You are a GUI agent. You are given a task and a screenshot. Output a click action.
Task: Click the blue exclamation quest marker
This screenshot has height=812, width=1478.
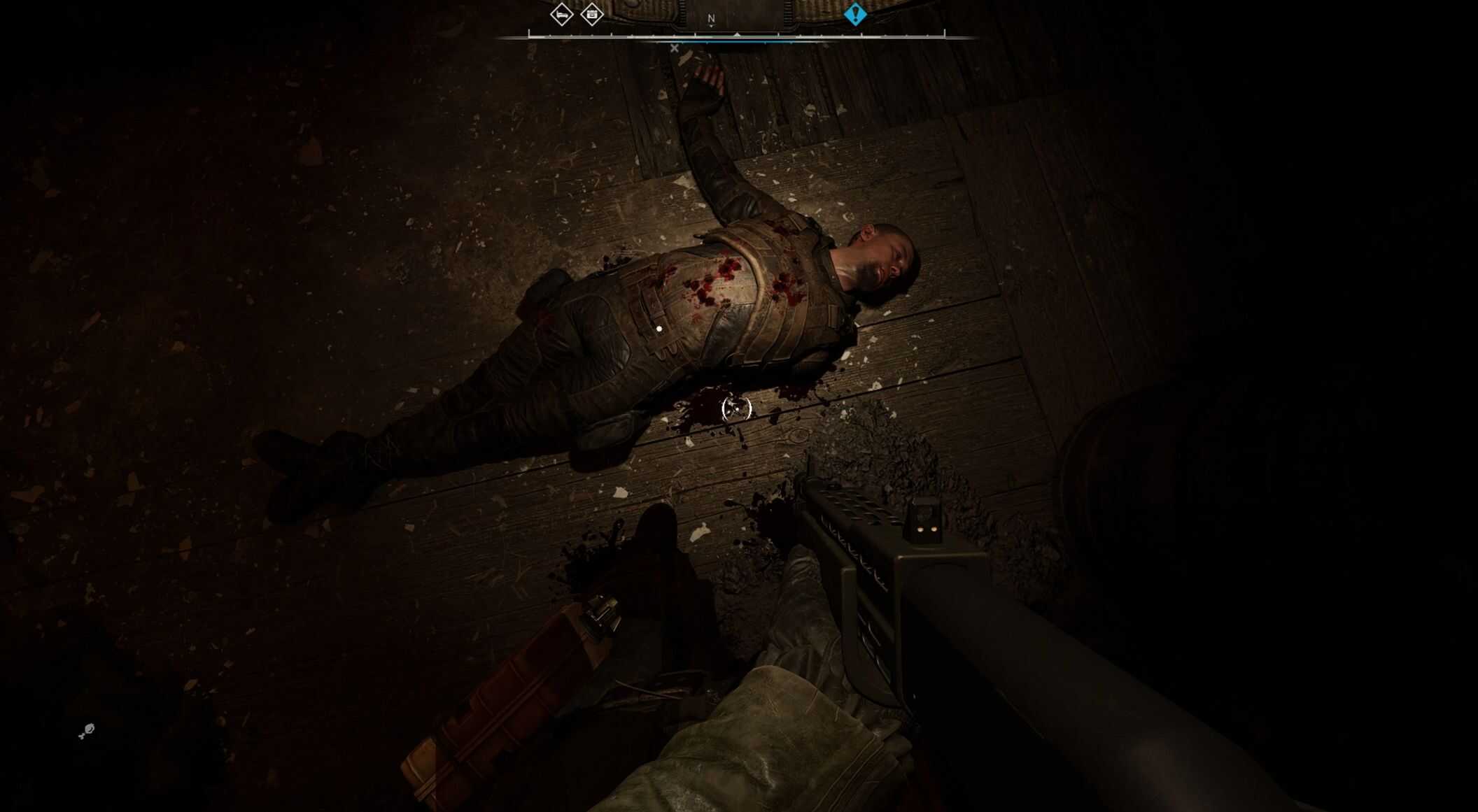(x=854, y=14)
